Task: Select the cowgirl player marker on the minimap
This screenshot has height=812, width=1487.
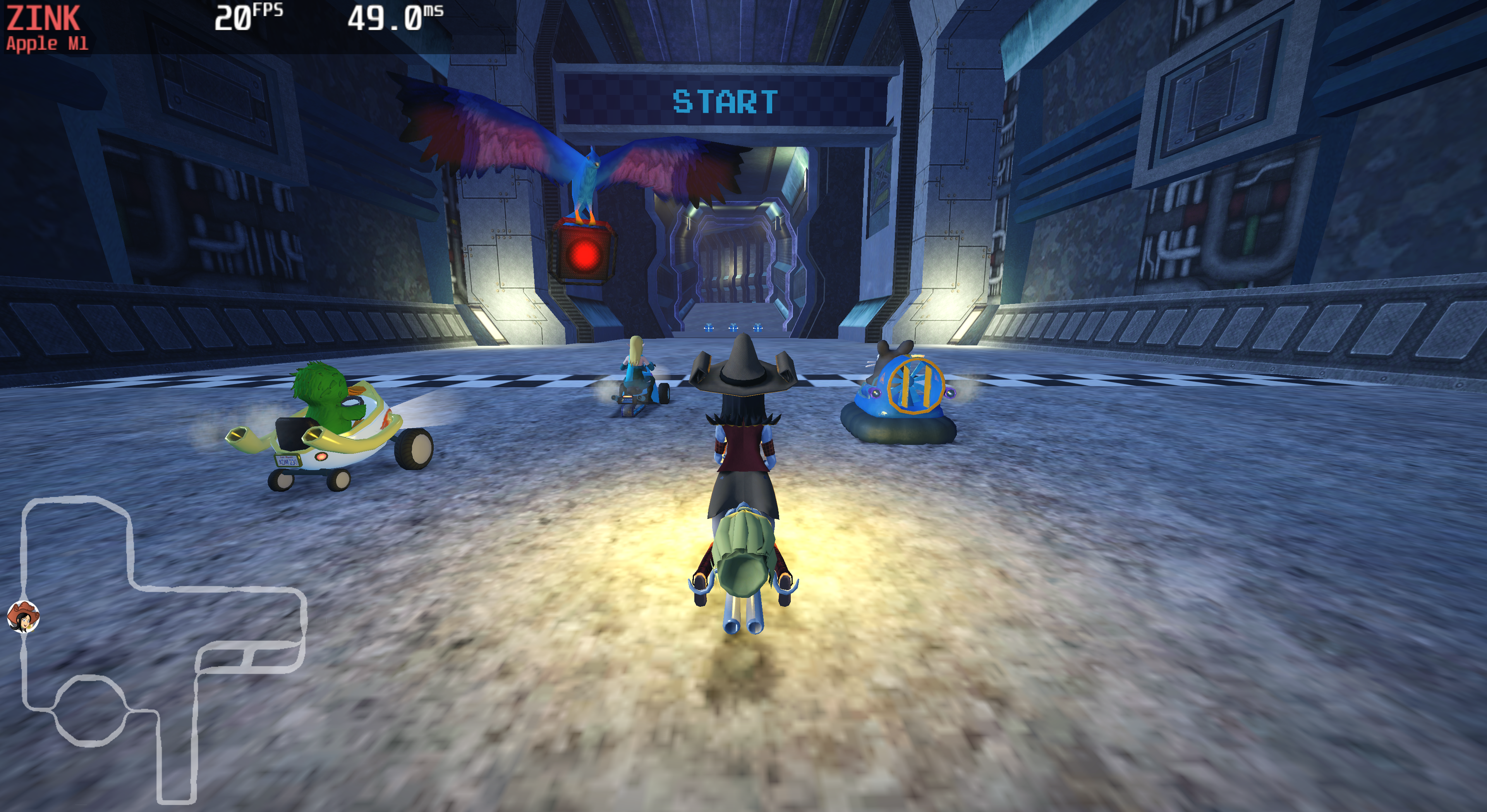Action: click(x=23, y=616)
